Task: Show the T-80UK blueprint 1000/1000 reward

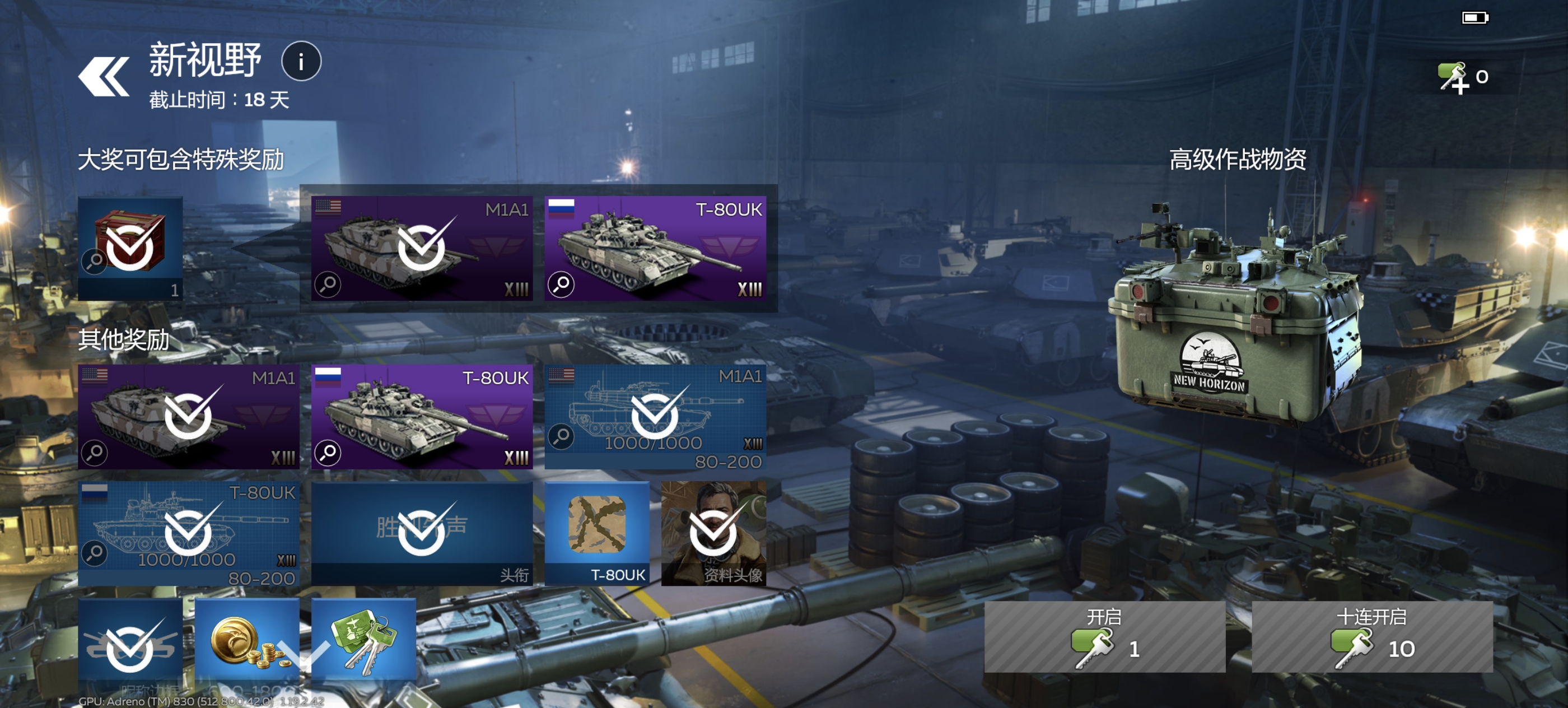Action: [x=188, y=533]
